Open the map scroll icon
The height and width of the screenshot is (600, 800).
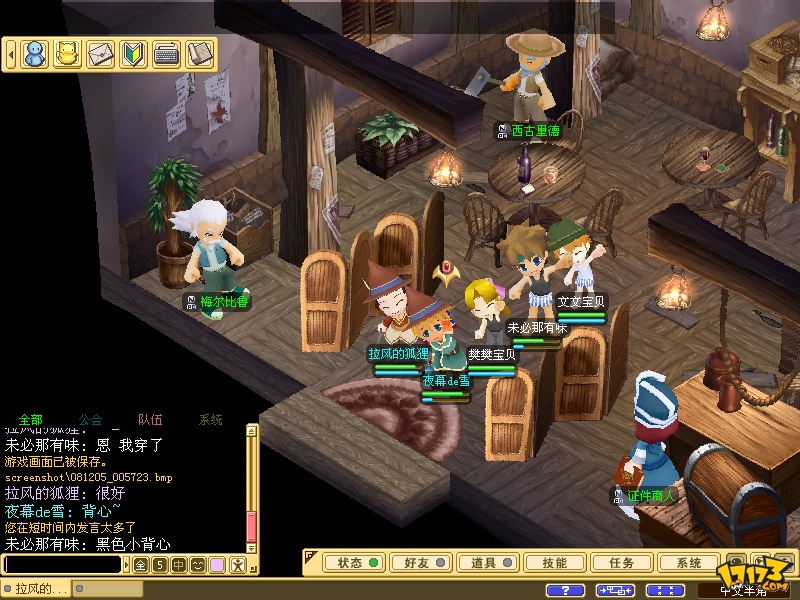(x=199, y=53)
